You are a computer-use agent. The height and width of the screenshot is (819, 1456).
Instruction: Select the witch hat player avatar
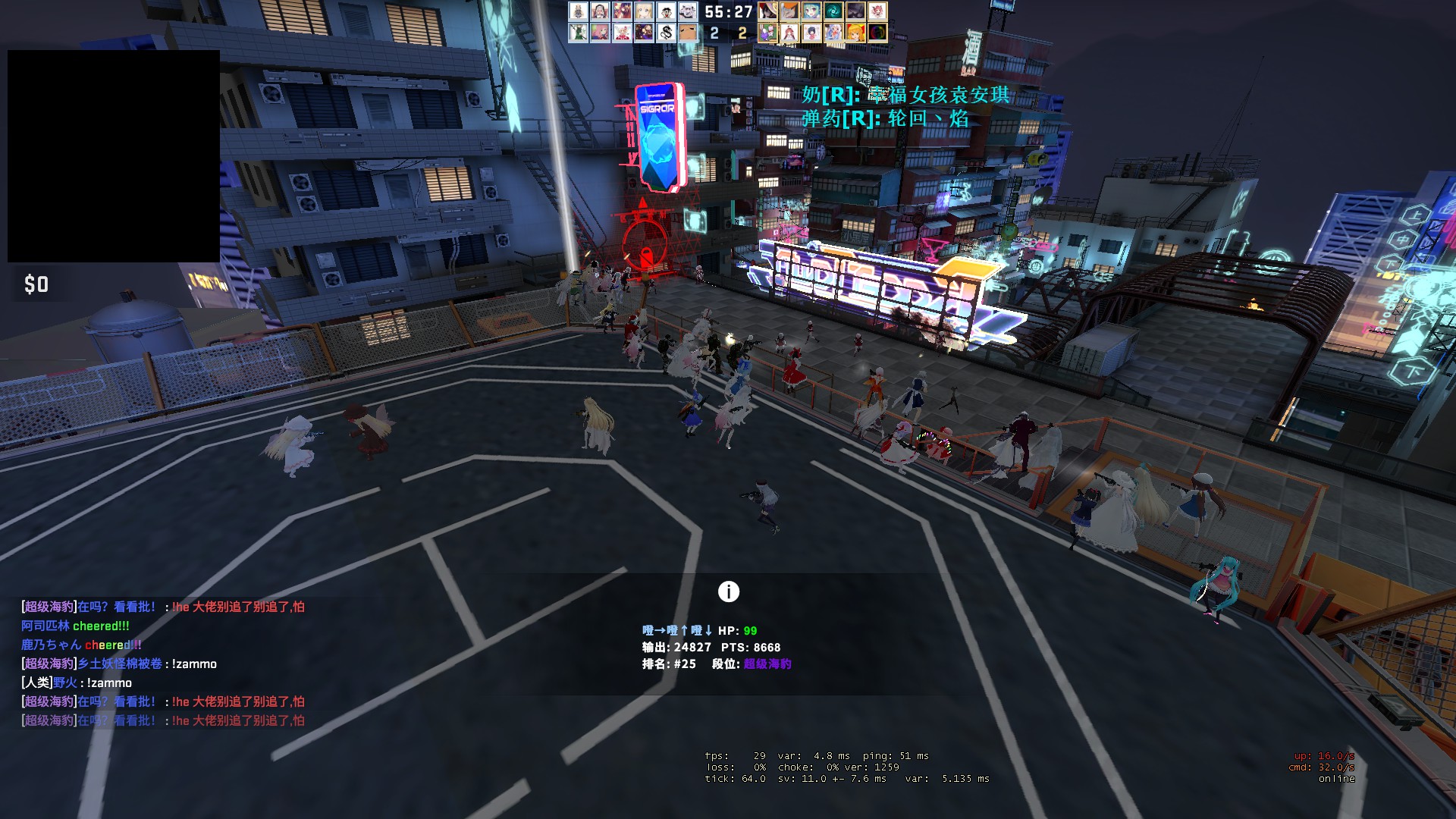tap(767, 11)
